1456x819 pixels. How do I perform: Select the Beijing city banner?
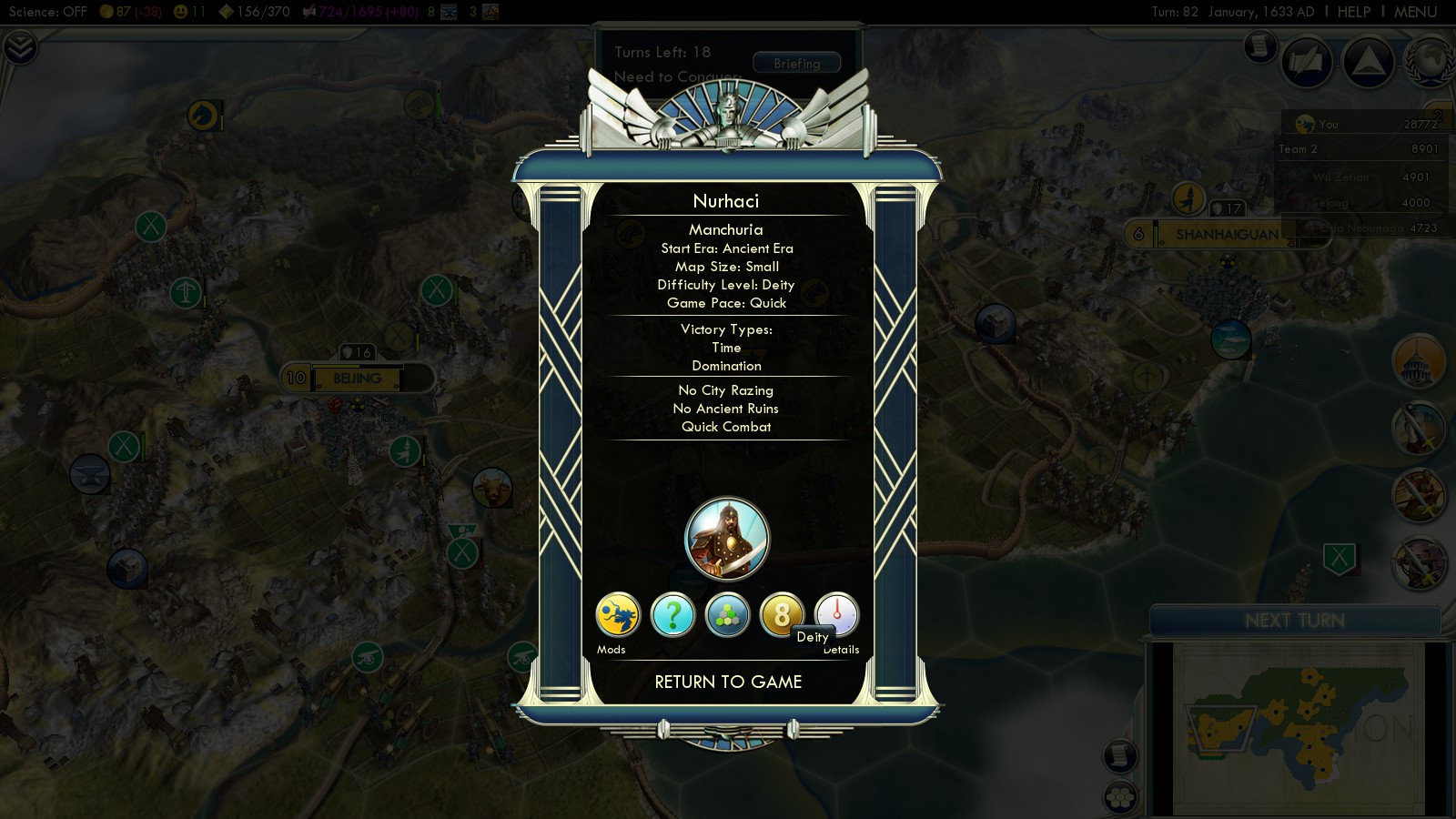pos(357,378)
